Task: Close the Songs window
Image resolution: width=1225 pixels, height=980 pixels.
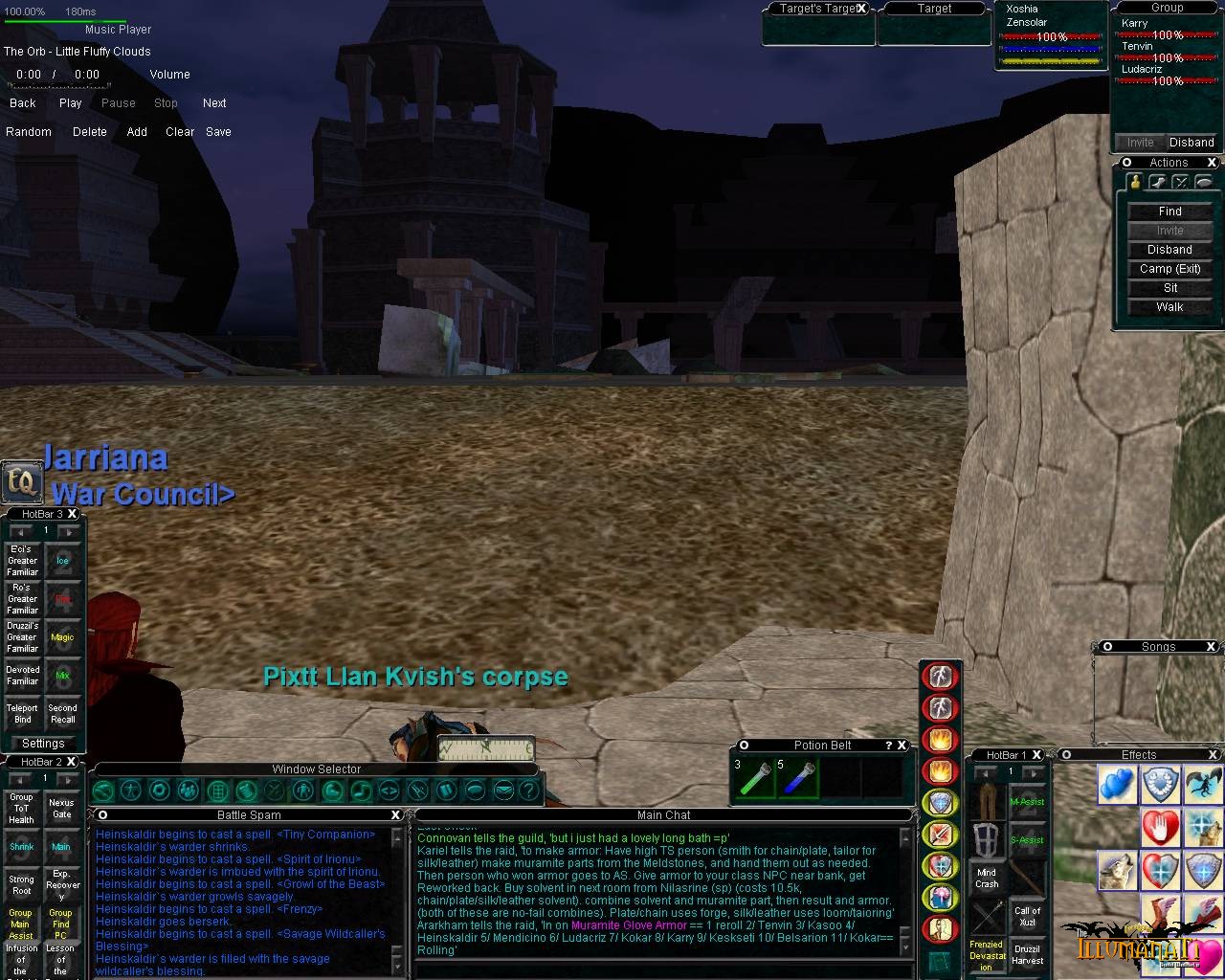Action: click(1211, 647)
